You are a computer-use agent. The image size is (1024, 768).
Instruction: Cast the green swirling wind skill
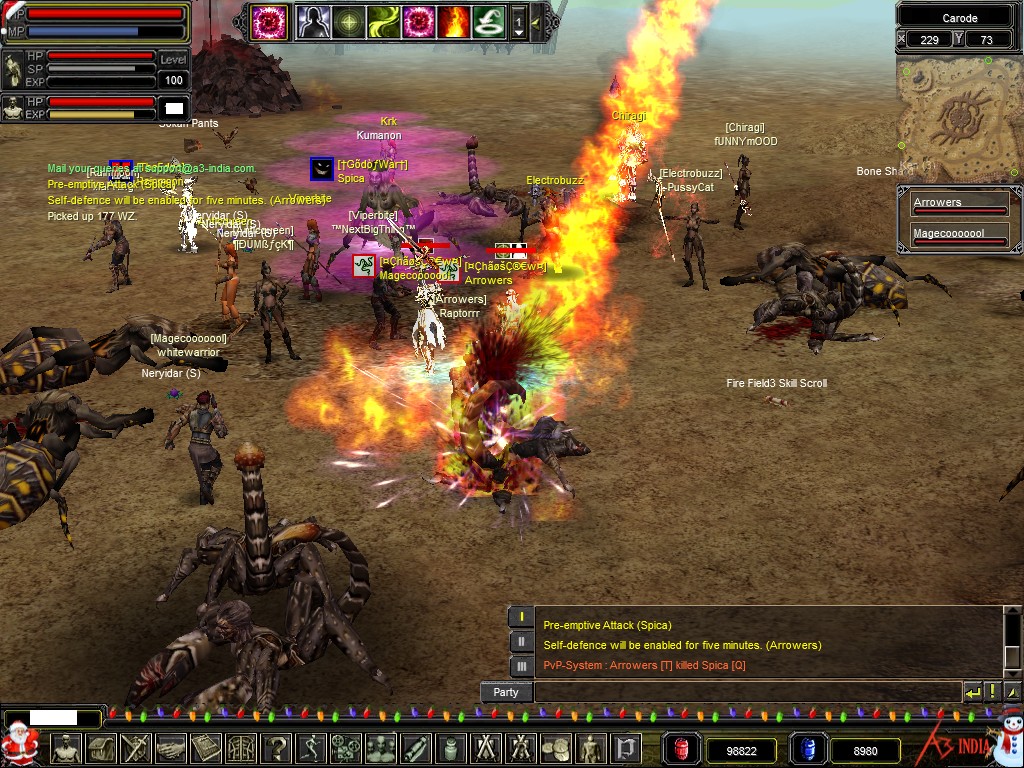coord(383,21)
